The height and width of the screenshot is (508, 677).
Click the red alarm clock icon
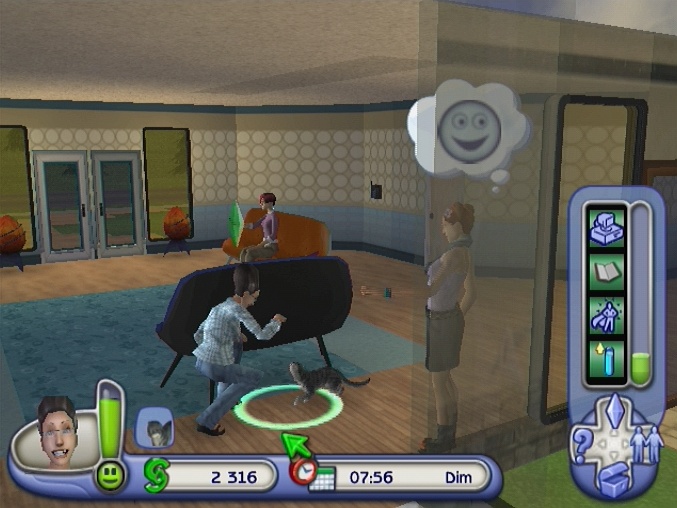click(301, 470)
